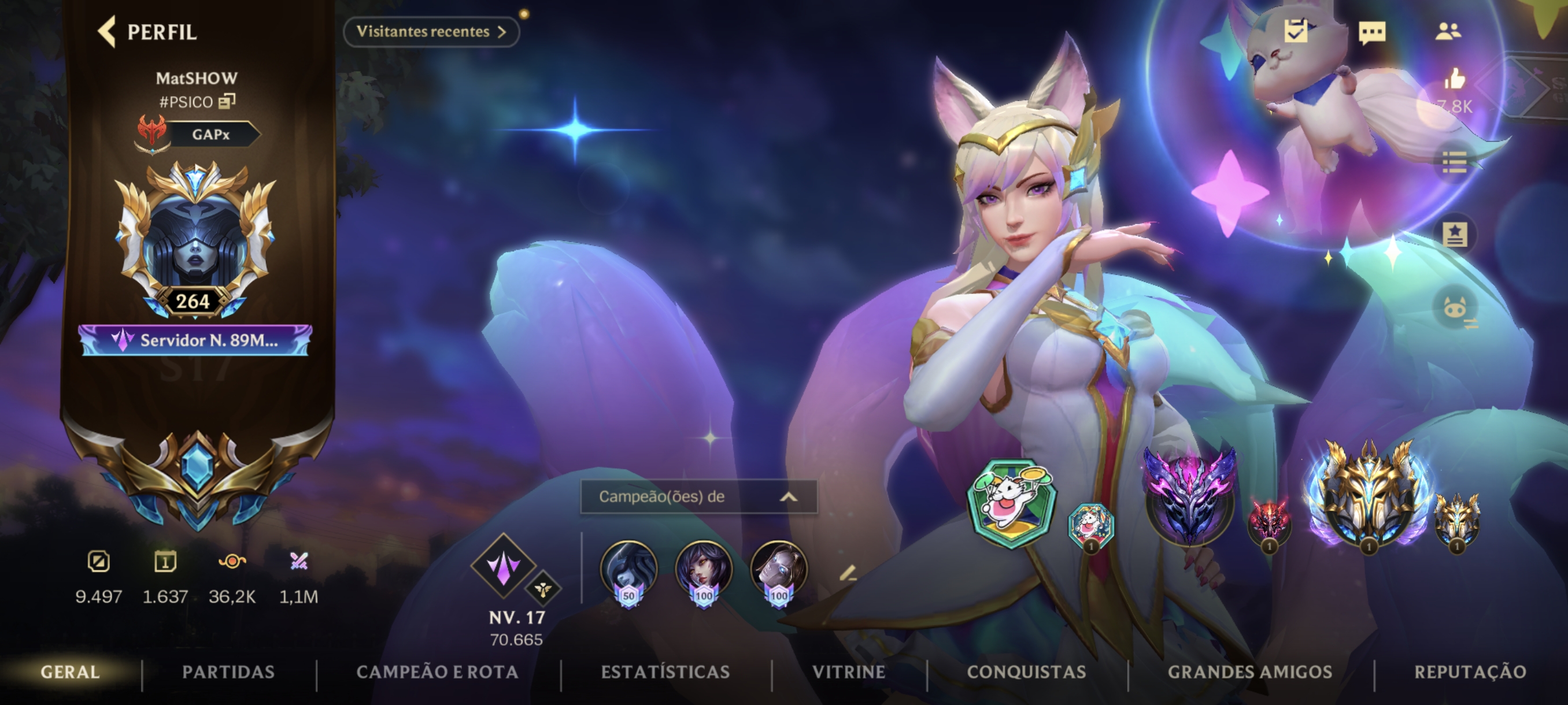Edit featured champions with pencil icon
Screen dimensions: 1568x705
click(x=847, y=573)
